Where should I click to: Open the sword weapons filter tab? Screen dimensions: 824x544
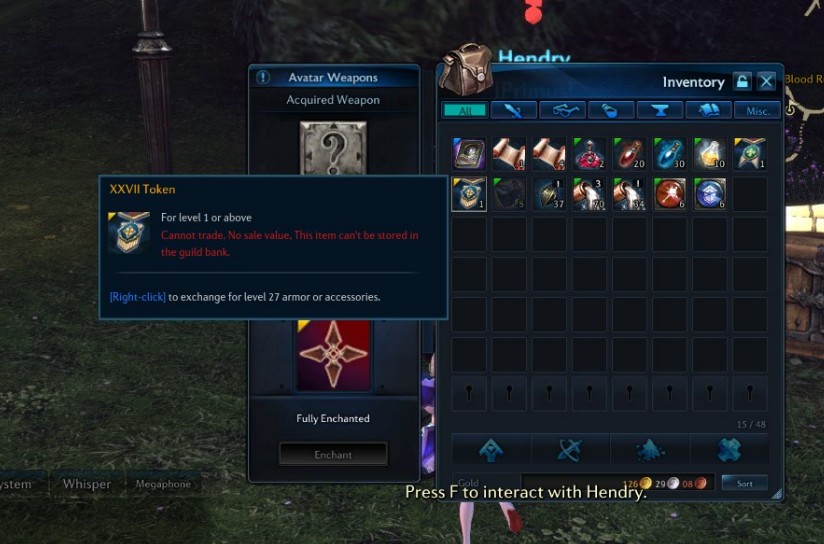[513, 110]
